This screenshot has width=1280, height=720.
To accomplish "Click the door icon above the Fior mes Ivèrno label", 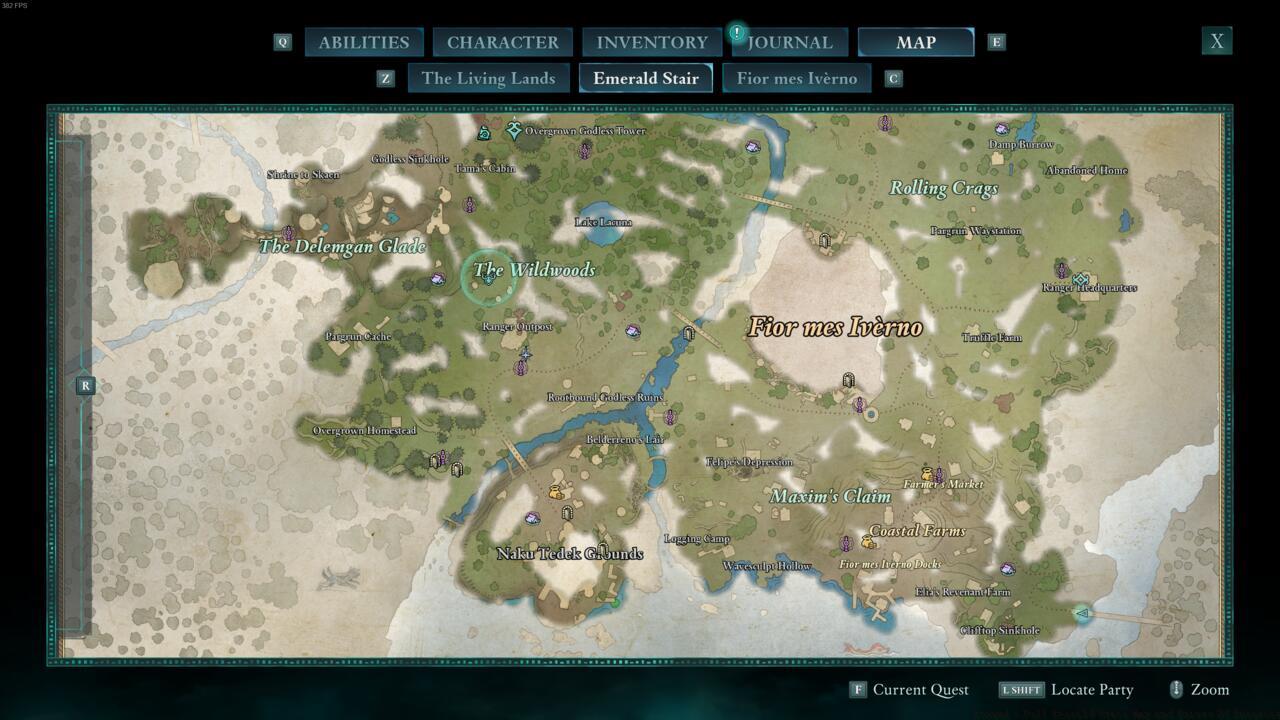I will (825, 241).
